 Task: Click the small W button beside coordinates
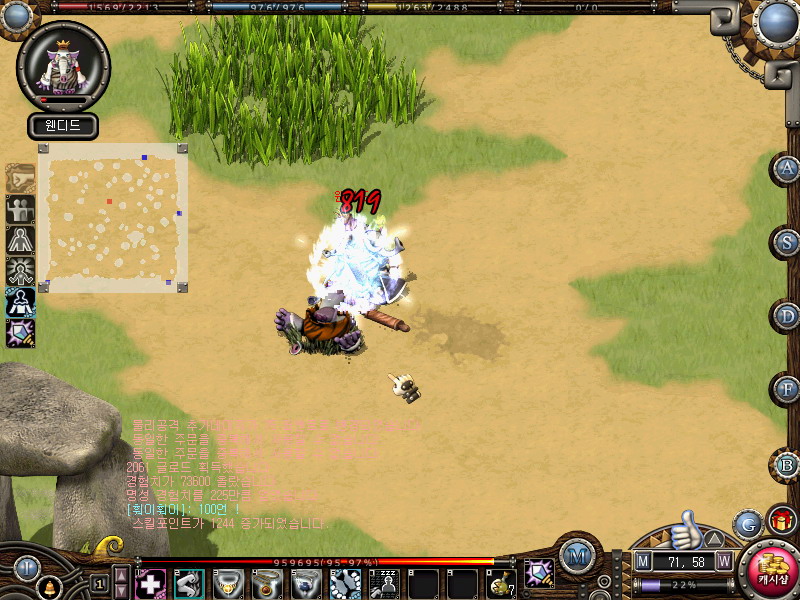click(723, 561)
